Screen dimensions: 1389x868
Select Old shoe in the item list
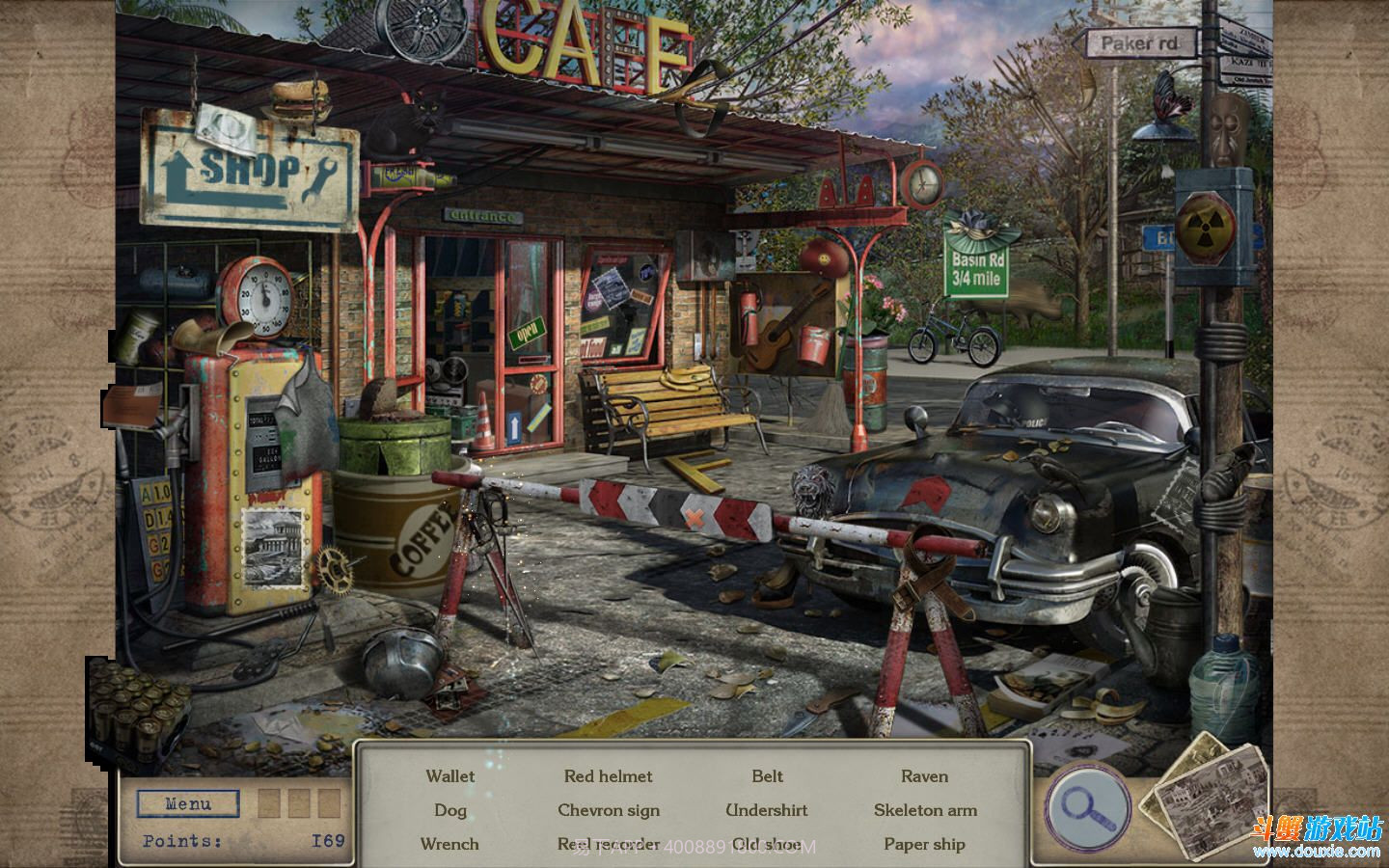767,844
